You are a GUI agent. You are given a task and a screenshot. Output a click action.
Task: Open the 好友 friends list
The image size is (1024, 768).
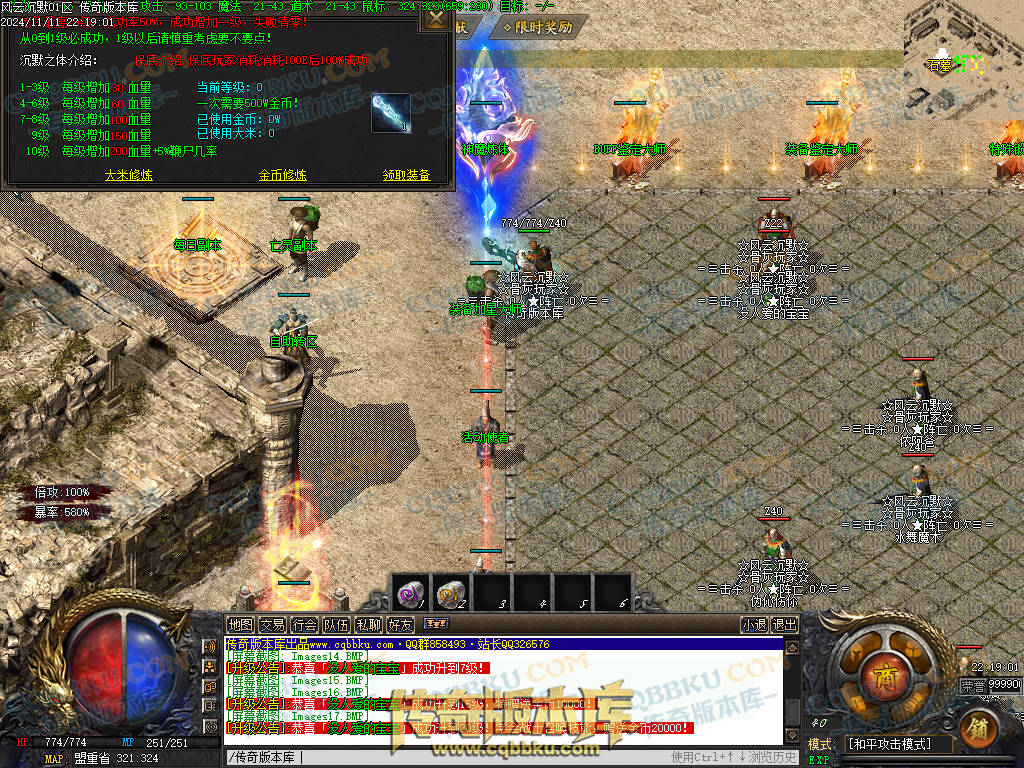point(400,625)
